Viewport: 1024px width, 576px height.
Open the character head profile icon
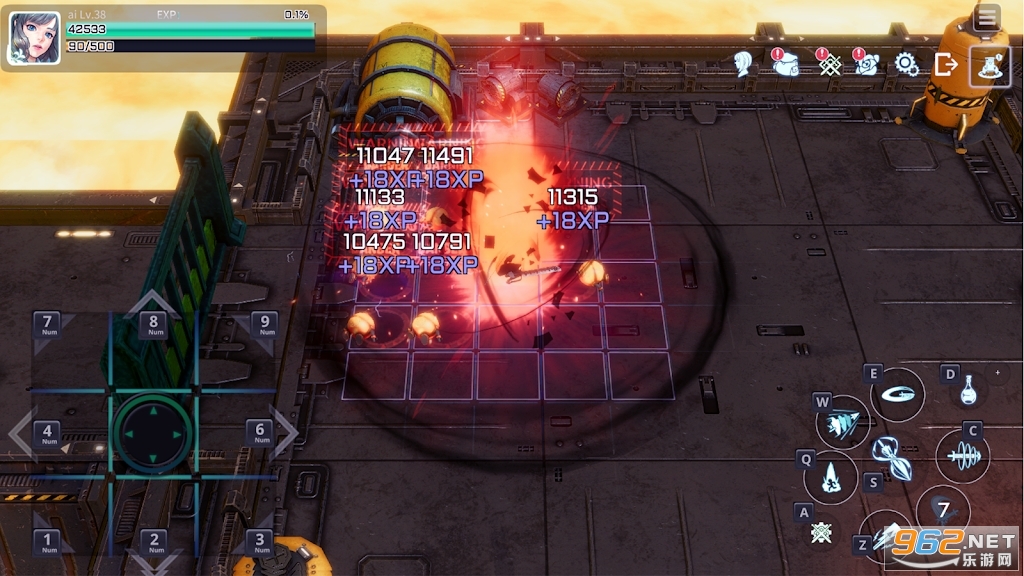743,64
